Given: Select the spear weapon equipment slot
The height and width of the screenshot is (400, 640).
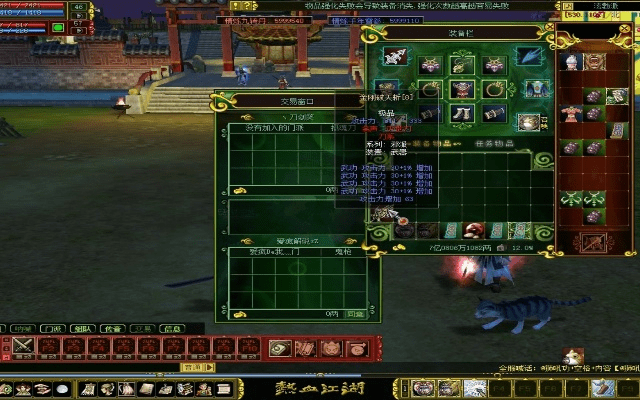Looking at the screenshot, I should point(394,56).
